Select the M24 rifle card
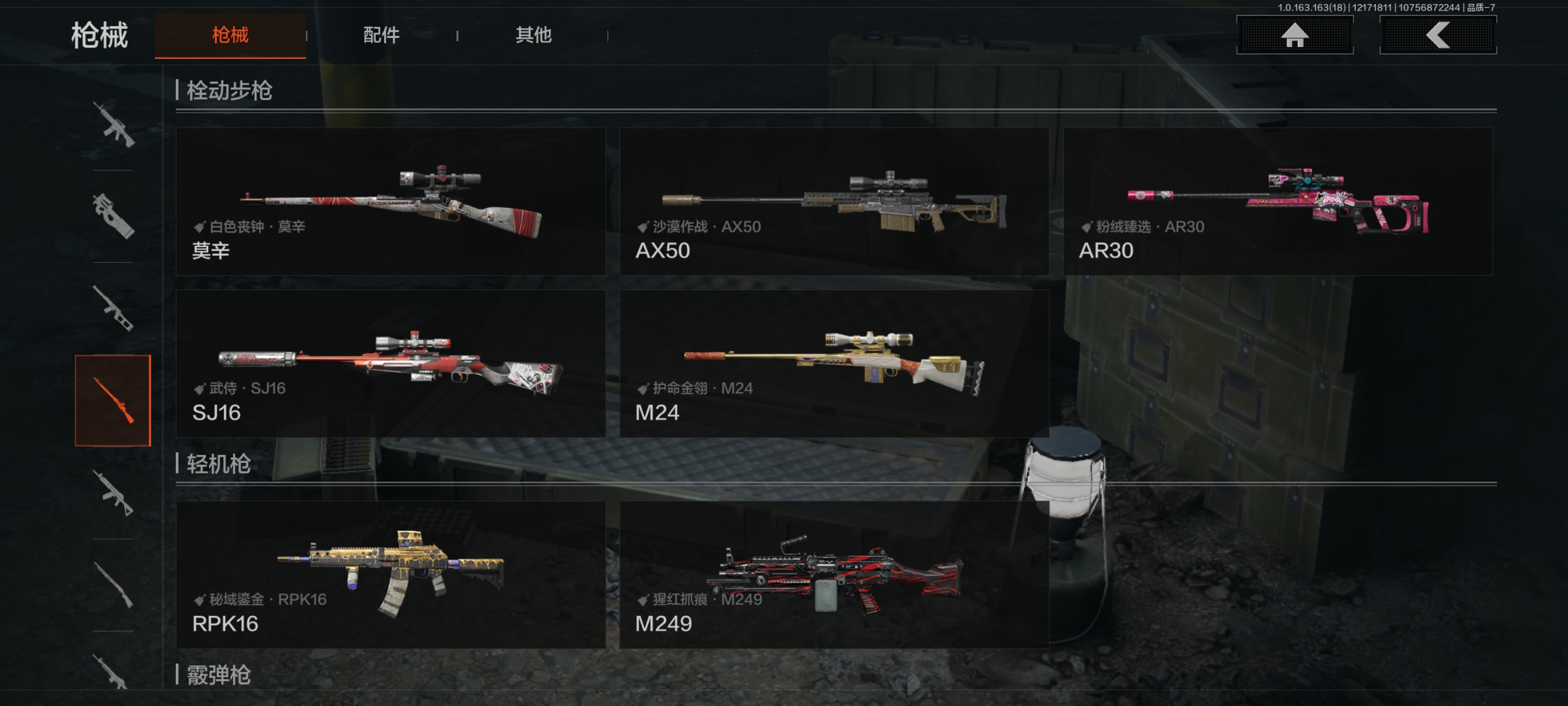Viewport: 1568px width, 706px height. [x=833, y=364]
